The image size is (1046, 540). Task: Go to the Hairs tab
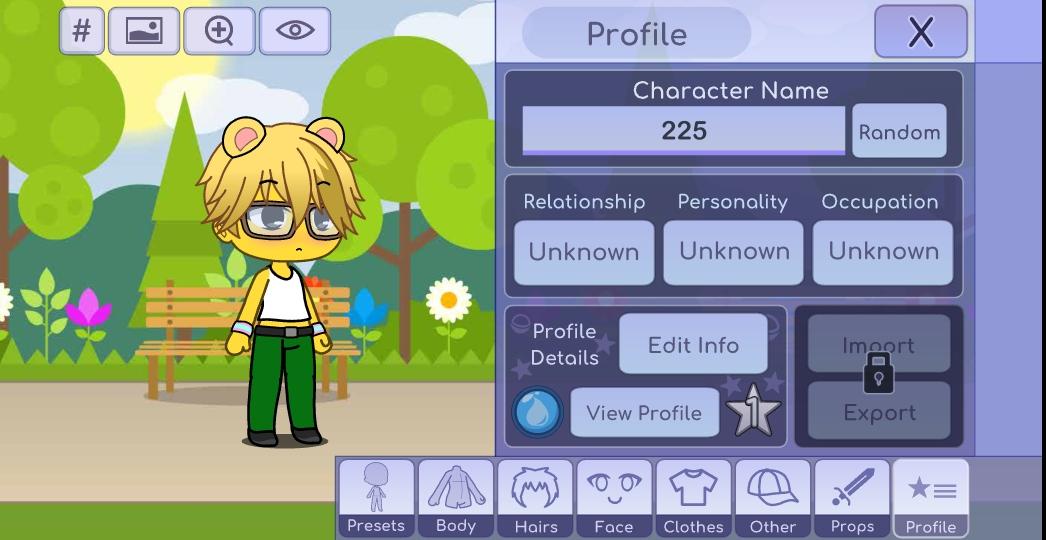(x=535, y=498)
